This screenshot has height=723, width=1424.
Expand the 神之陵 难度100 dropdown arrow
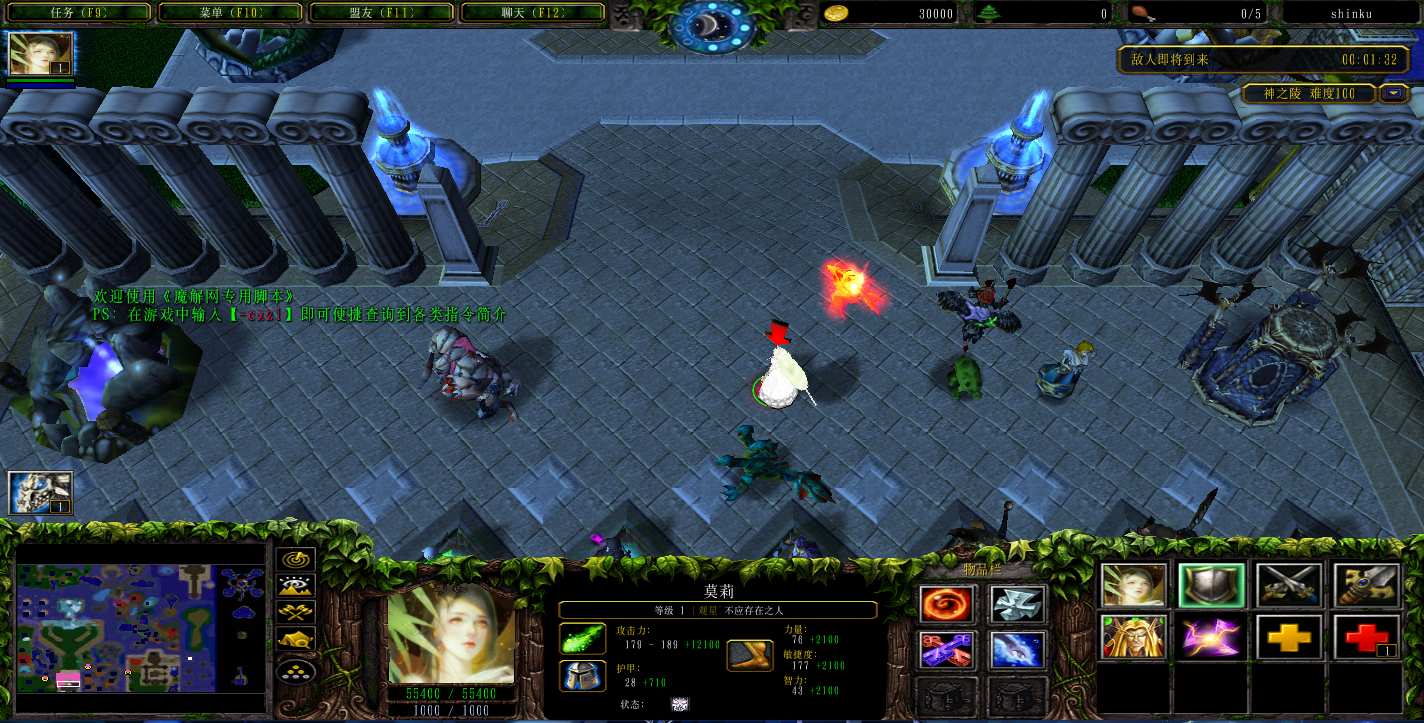(x=1394, y=93)
